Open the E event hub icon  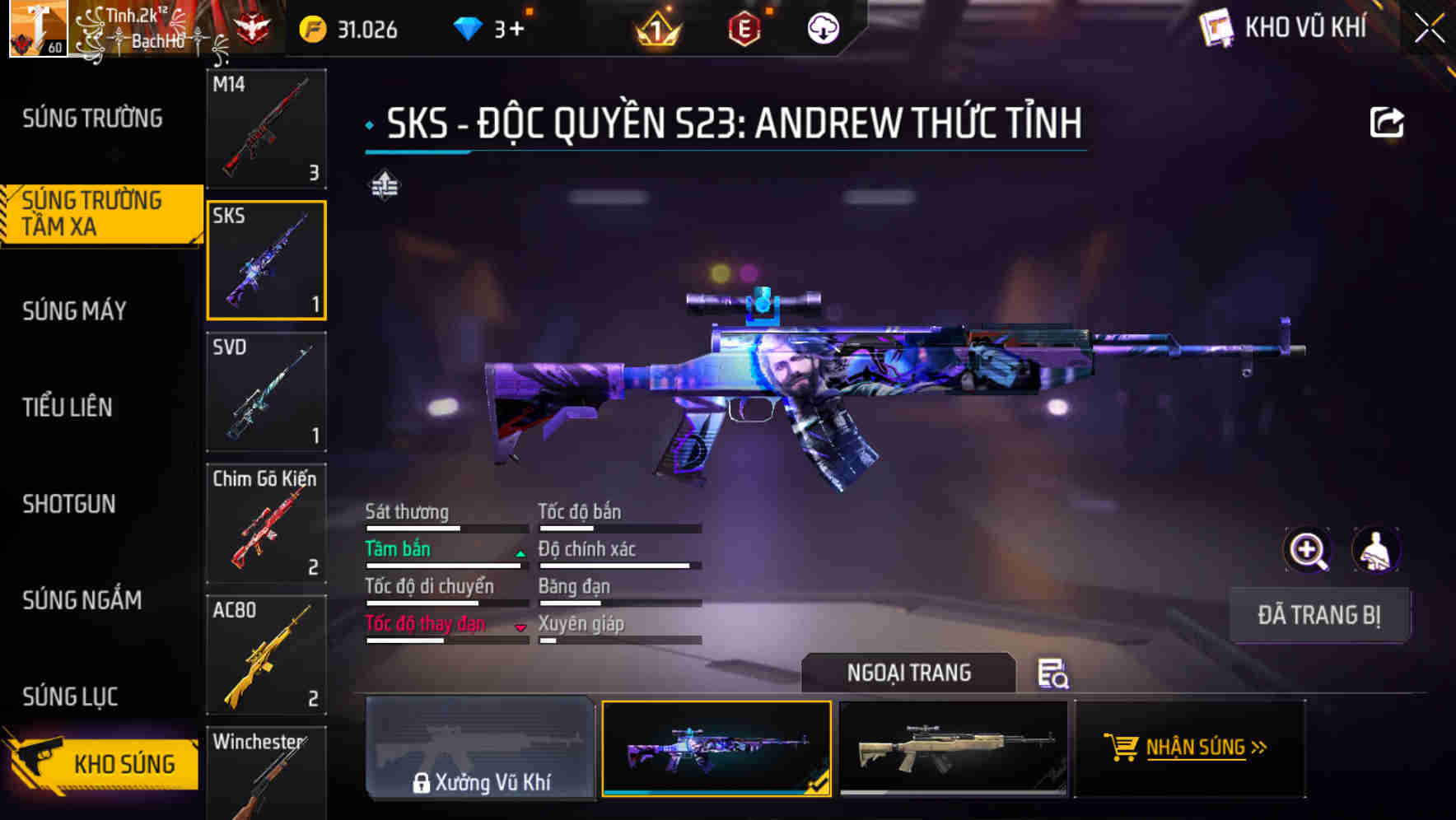(x=743, y=27)
